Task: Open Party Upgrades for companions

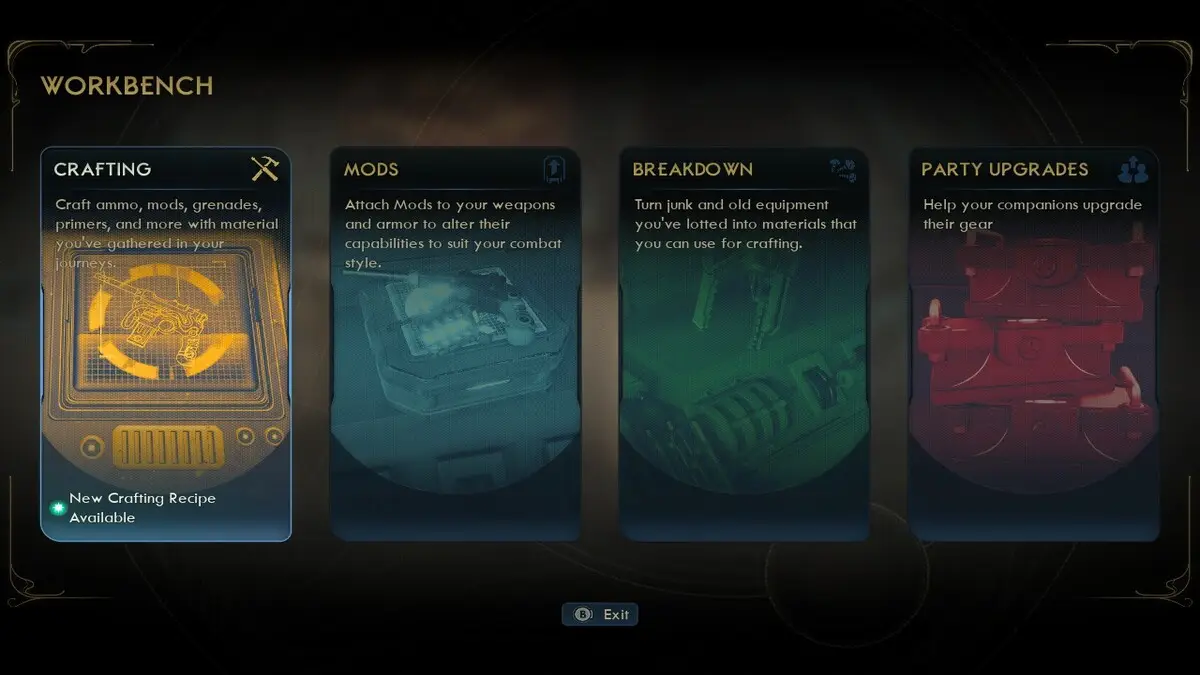Action: (1034, 345)
